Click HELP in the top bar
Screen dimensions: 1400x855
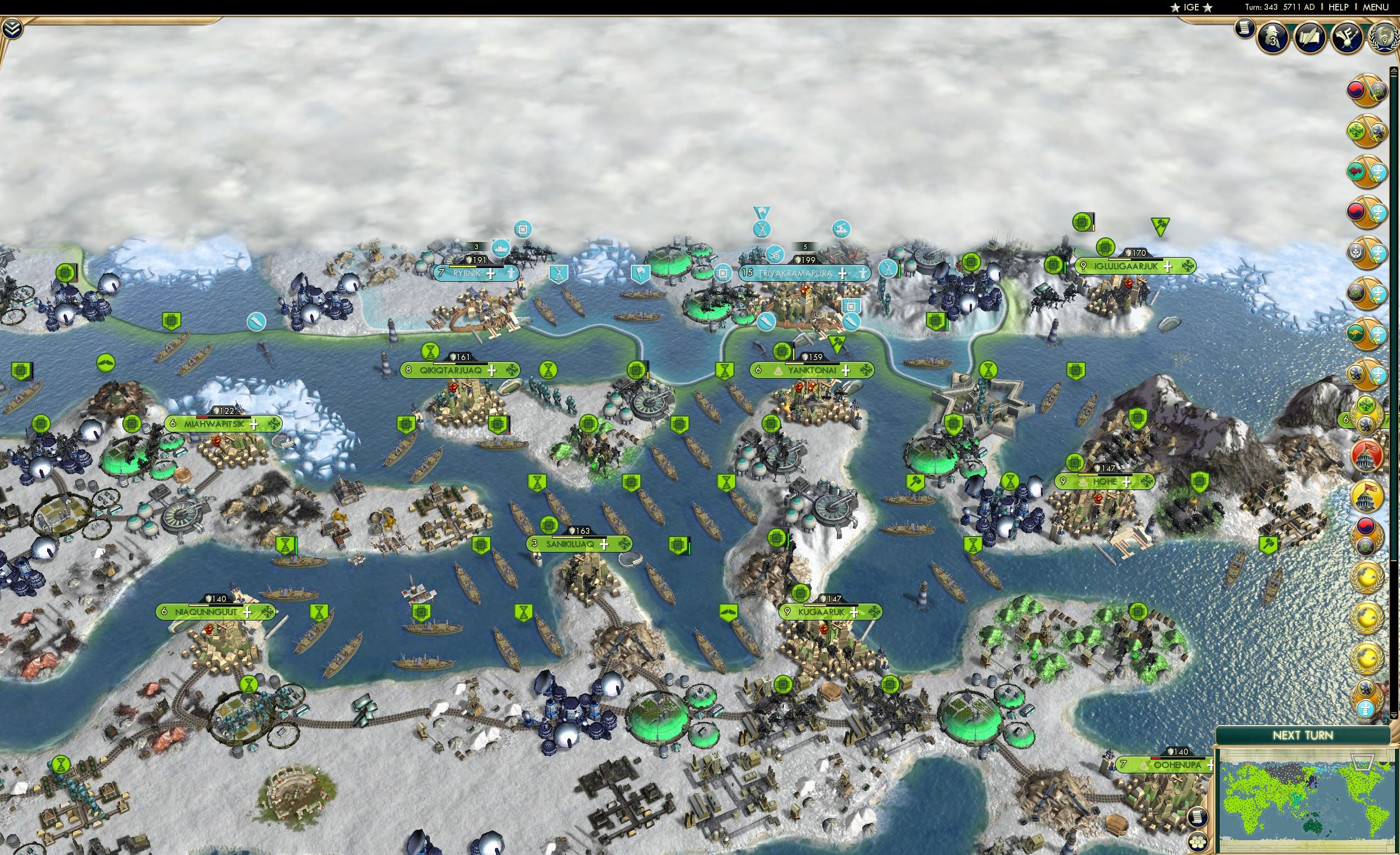click(x=1338, y=7)
